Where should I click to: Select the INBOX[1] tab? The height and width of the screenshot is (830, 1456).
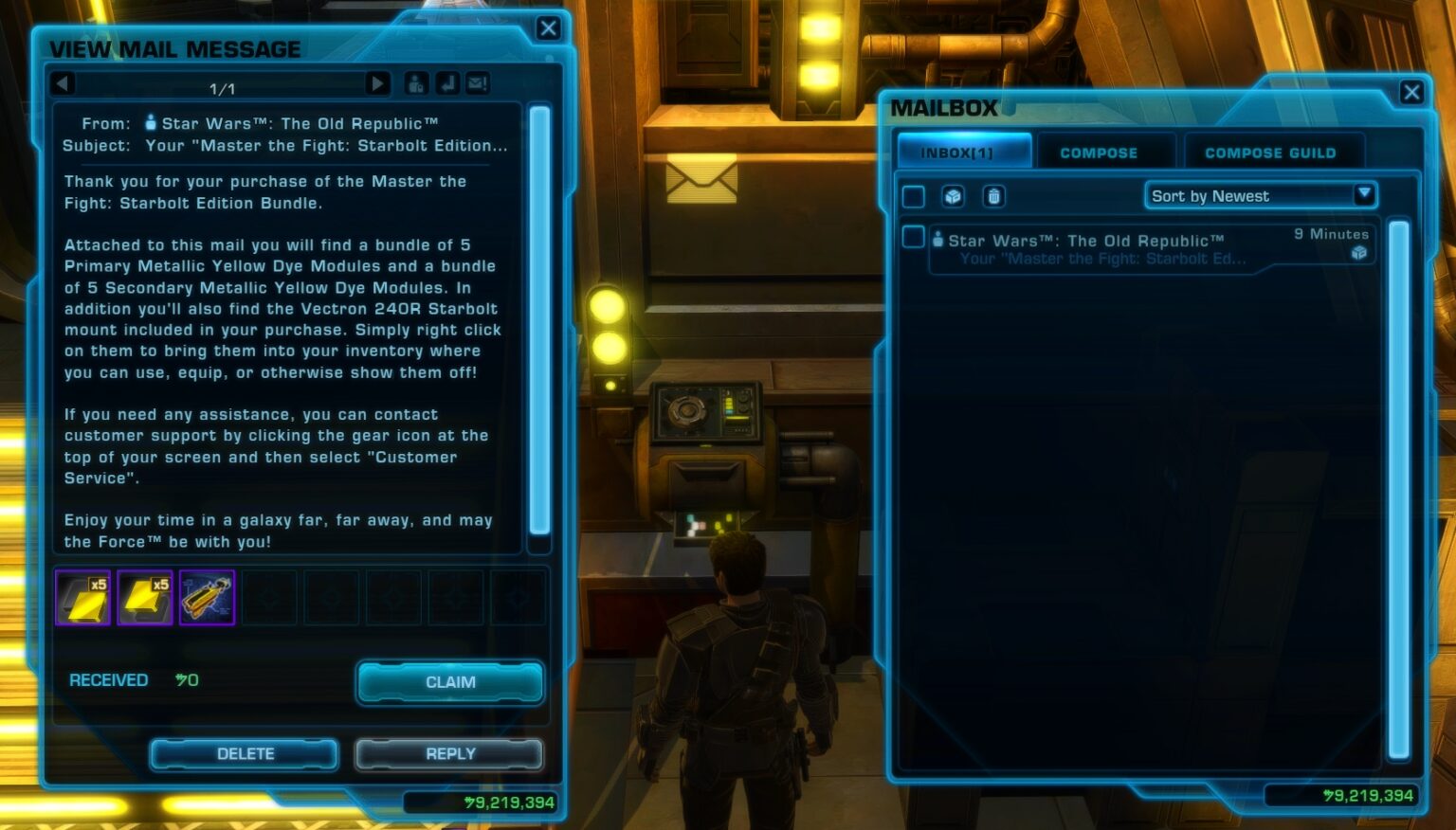pyautogui.click(x=963, y=150)
